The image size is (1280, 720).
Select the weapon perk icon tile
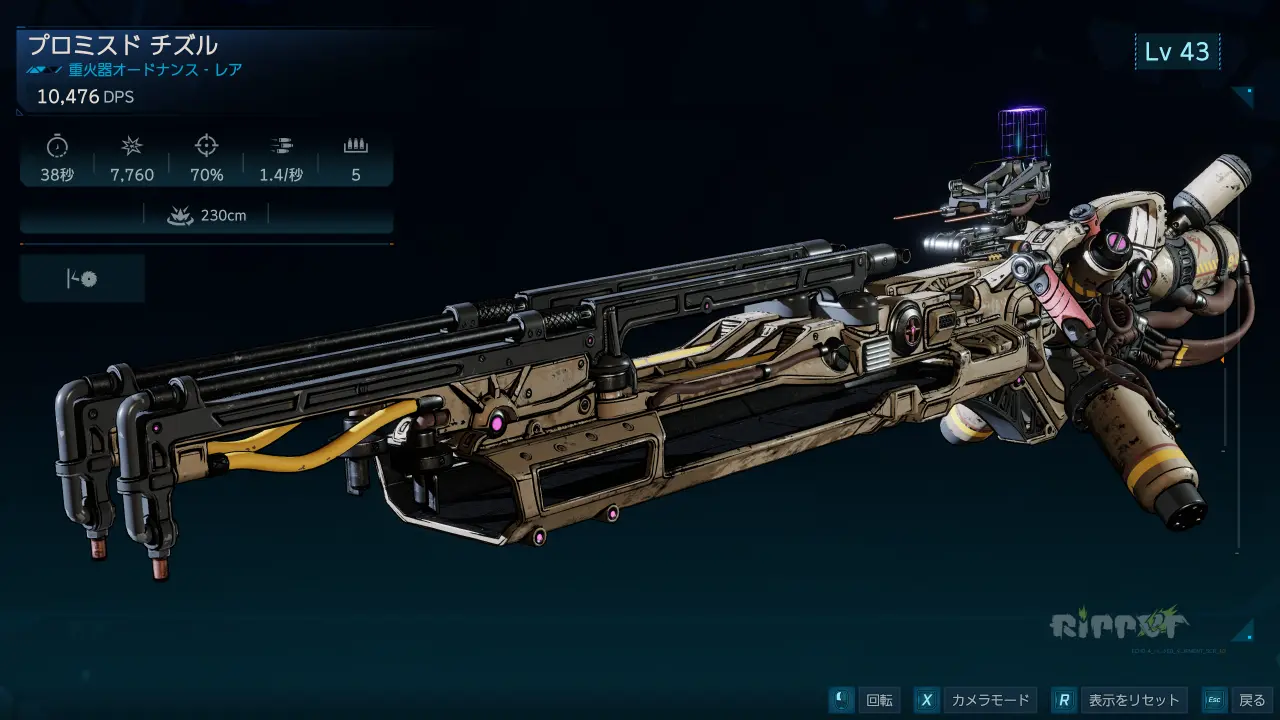pos(82,279)
